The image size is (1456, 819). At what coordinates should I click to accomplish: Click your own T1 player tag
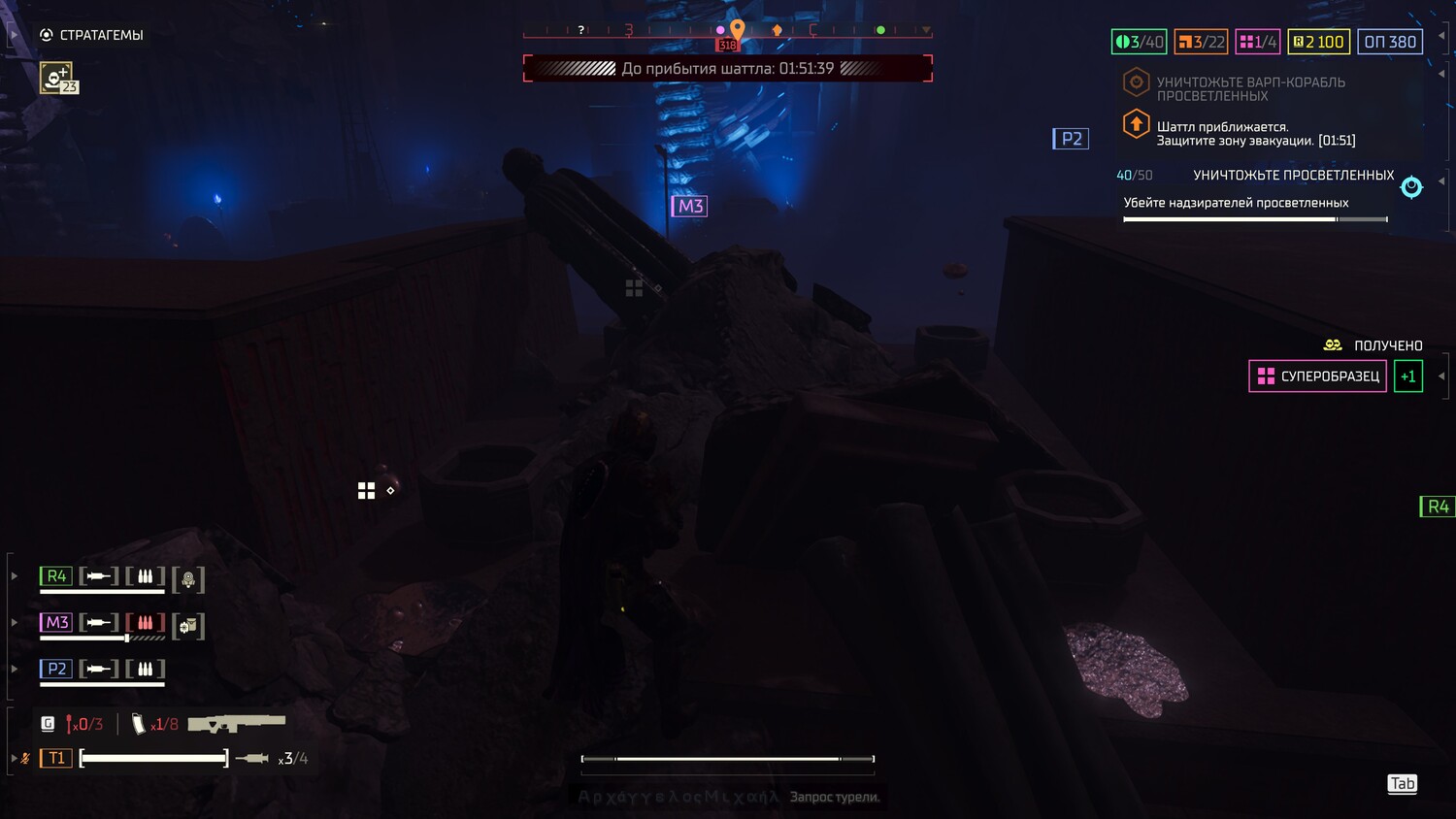click(x=56, y=758)
